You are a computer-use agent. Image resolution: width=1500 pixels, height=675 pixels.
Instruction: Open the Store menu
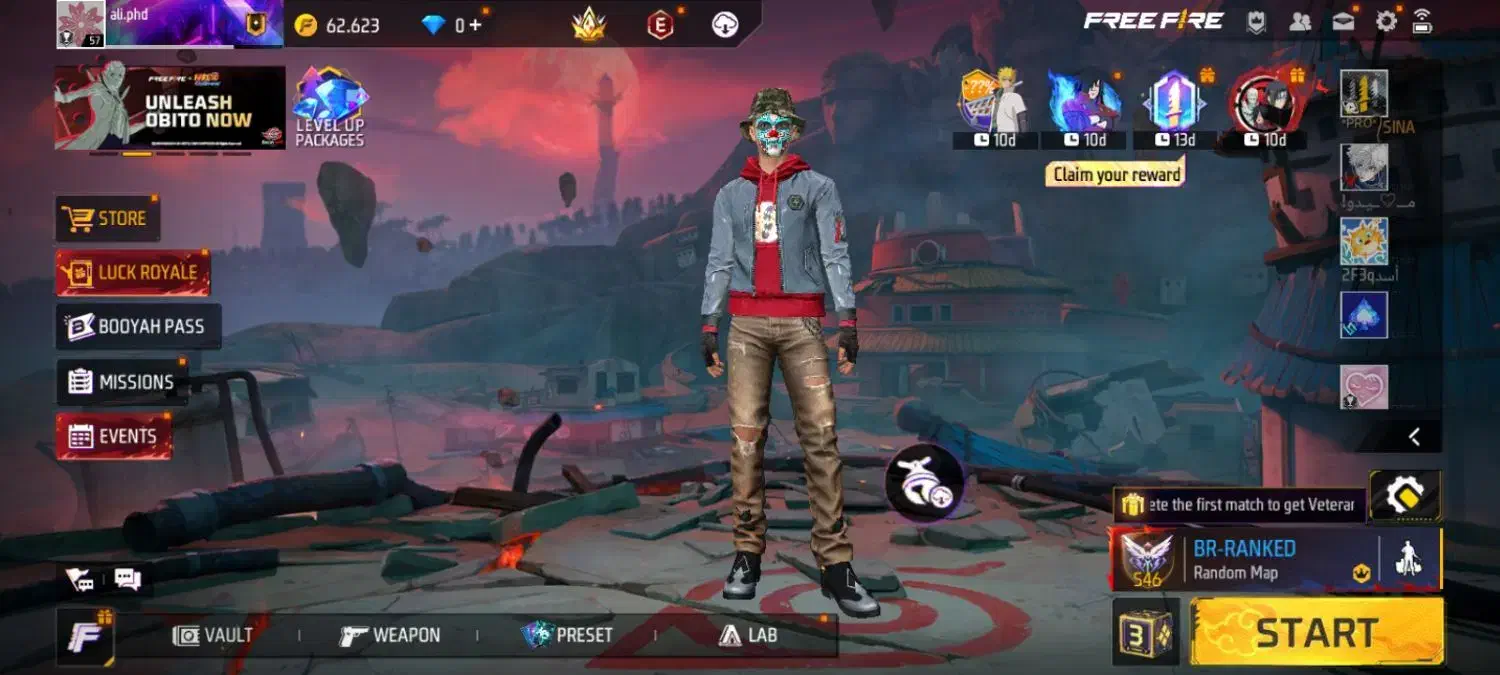108,218
